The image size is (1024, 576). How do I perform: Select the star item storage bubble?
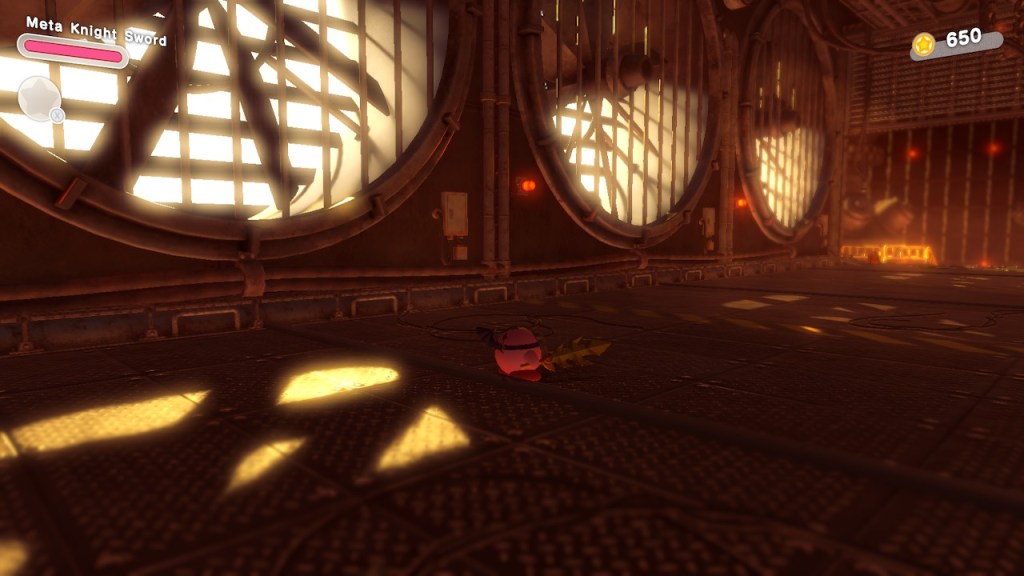pos(40,98)
